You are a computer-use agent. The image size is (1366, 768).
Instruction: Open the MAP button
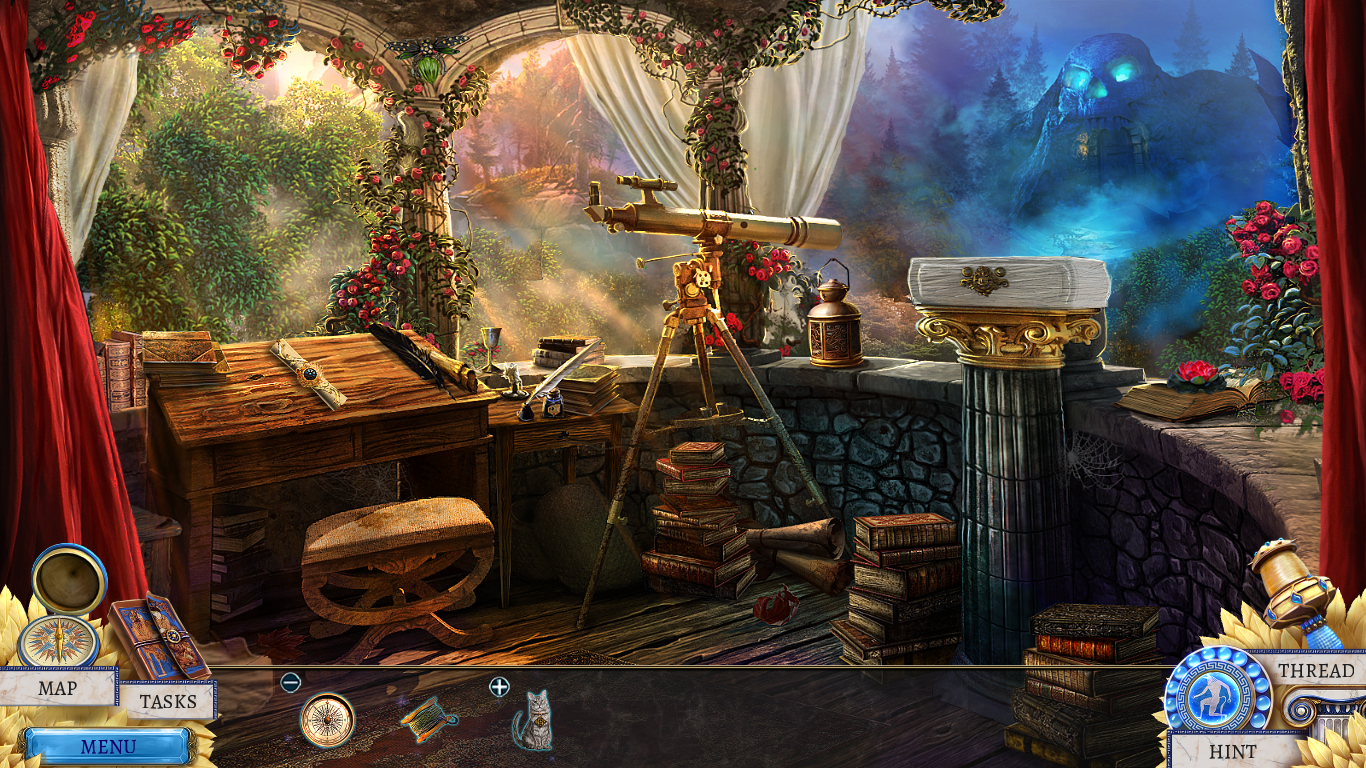click(x=58, y=688)
